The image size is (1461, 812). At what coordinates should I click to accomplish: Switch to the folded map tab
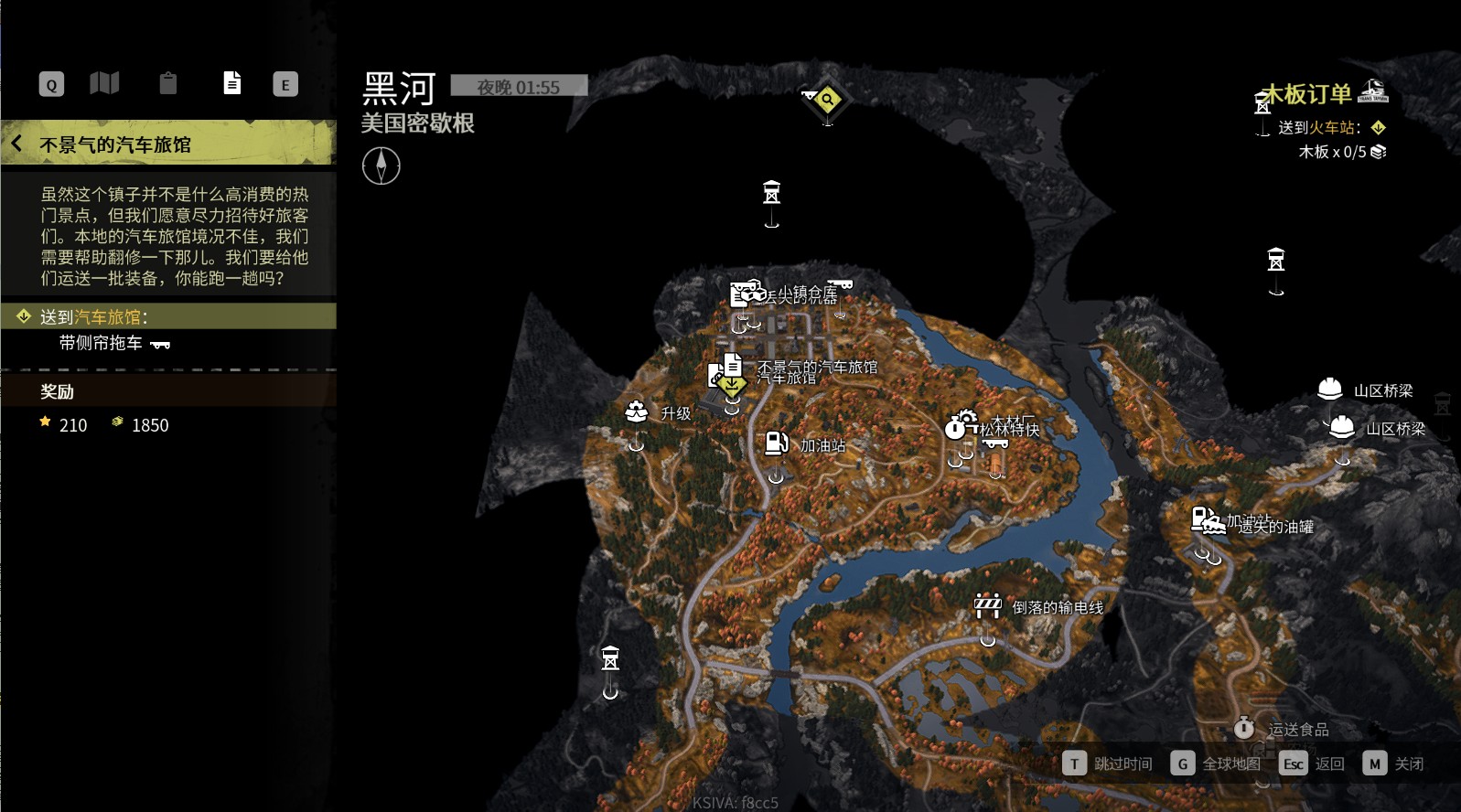pyautogui.click(x=105, y=83)
